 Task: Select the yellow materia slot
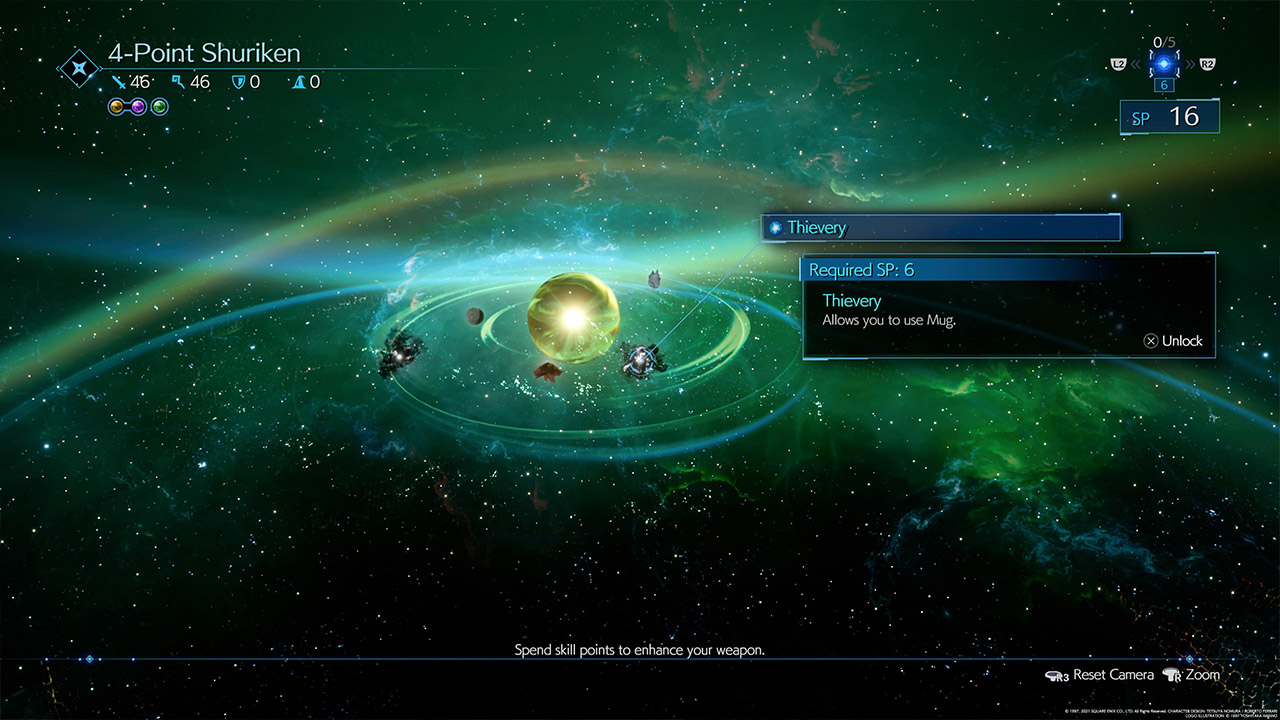coord(116,106)
